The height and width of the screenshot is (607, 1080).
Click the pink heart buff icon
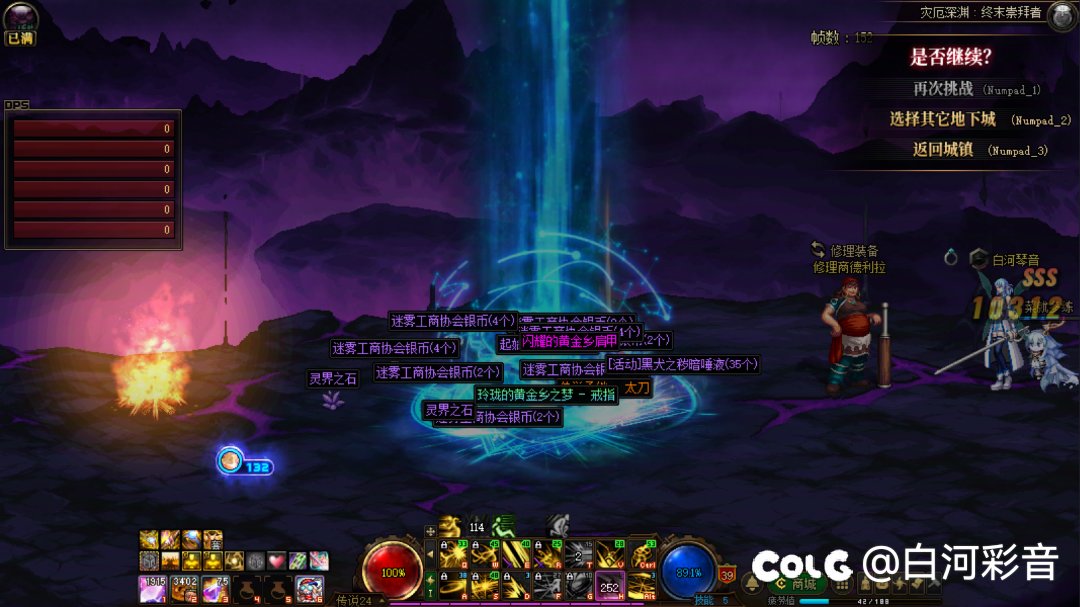pos(276,561)
